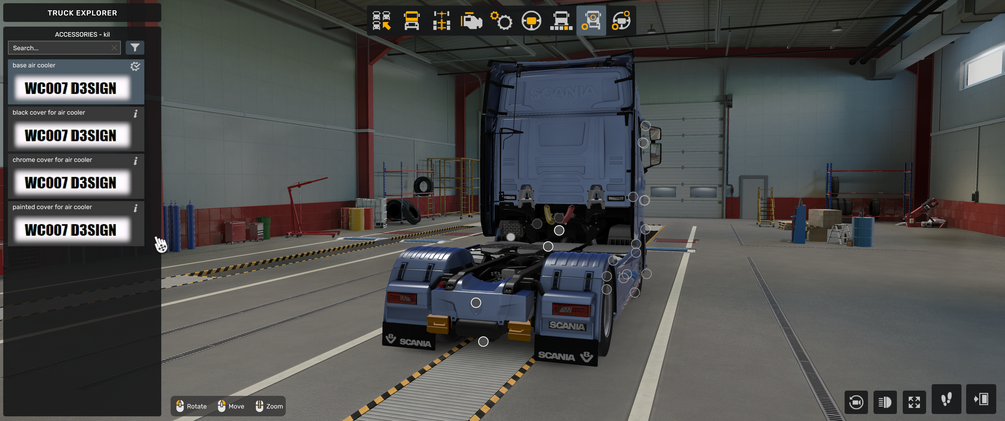The width and height of the screenshot is (1005, 421).
Task: Open the funnel filter options
Action: (135, 47)
